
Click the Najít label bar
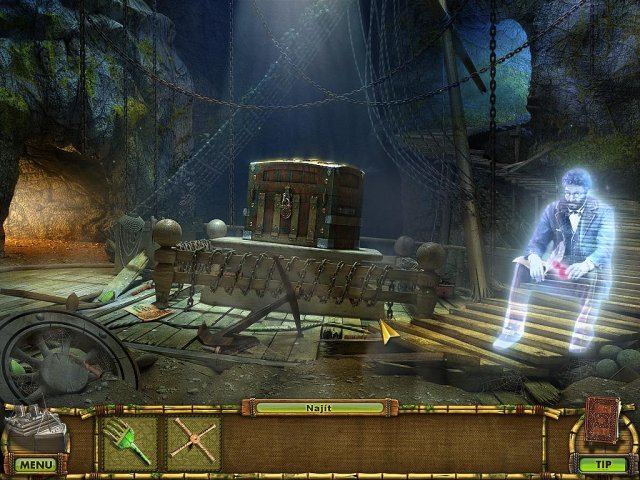pyautogui.click(x=319, y=408)
